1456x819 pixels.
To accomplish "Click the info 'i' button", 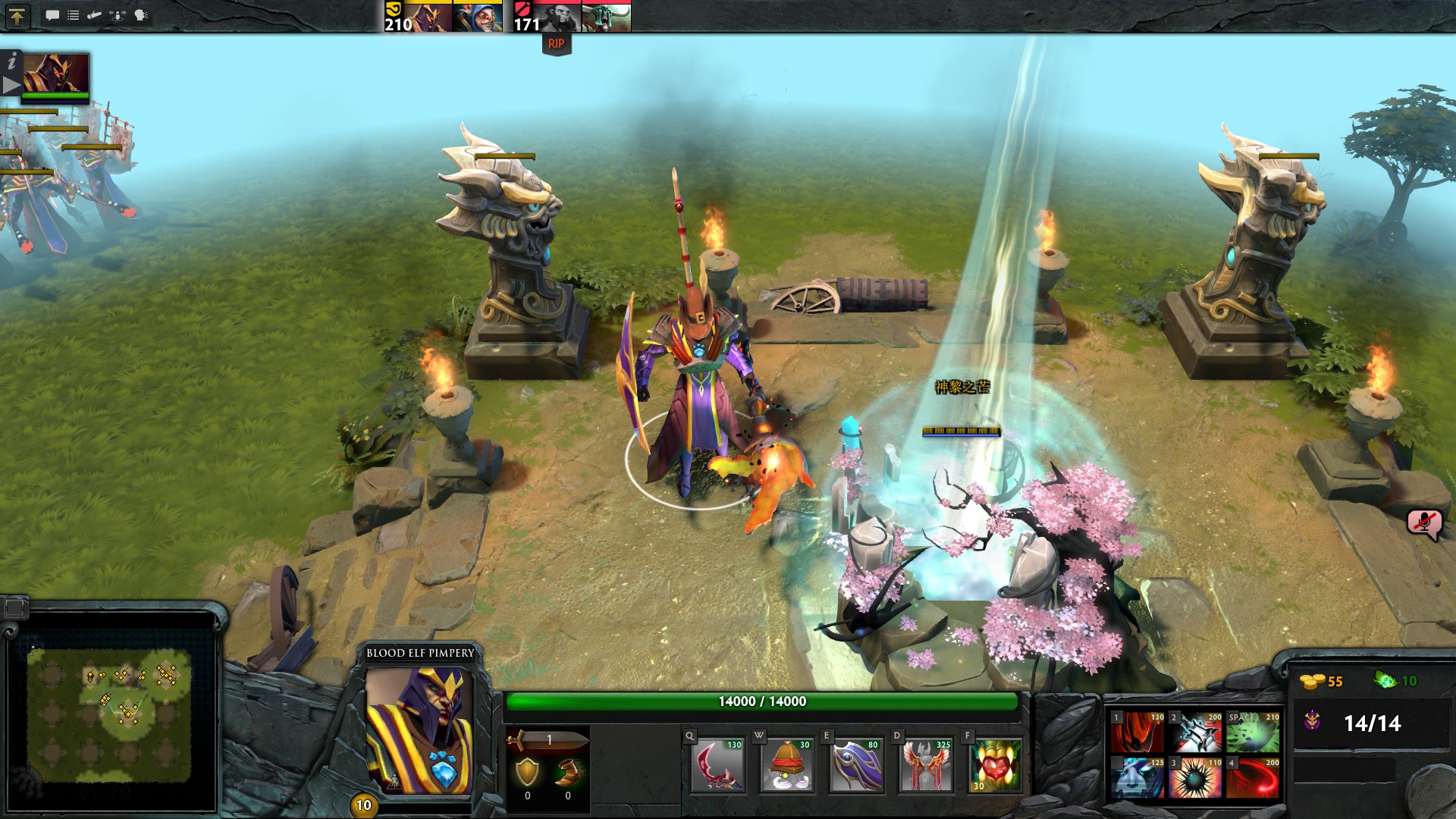I will (x=11, y=61).
